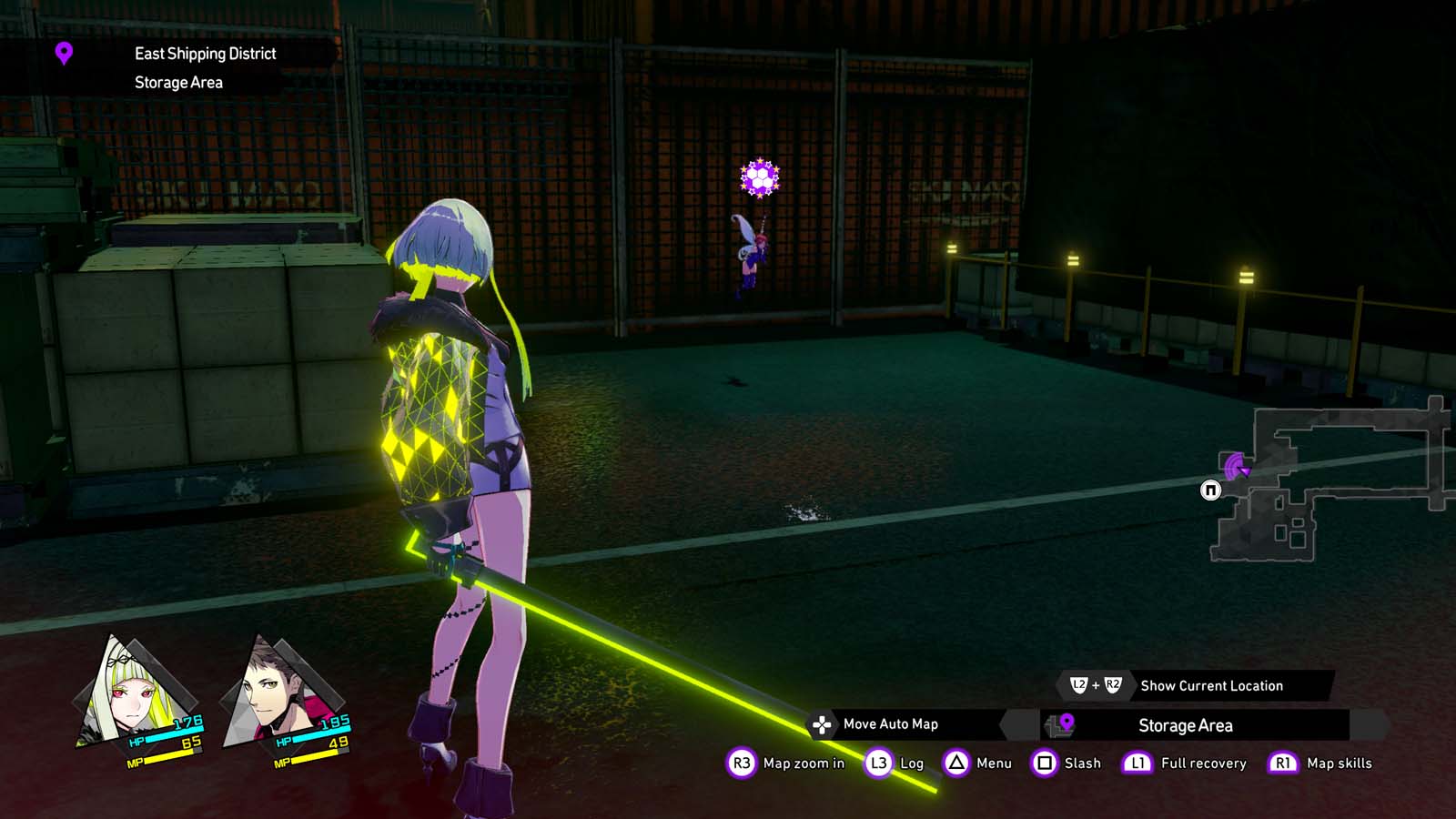Select the L3 icon next to Log
Image resolution: width=1456 pixels, height=819 pixels.
(877, 763)
